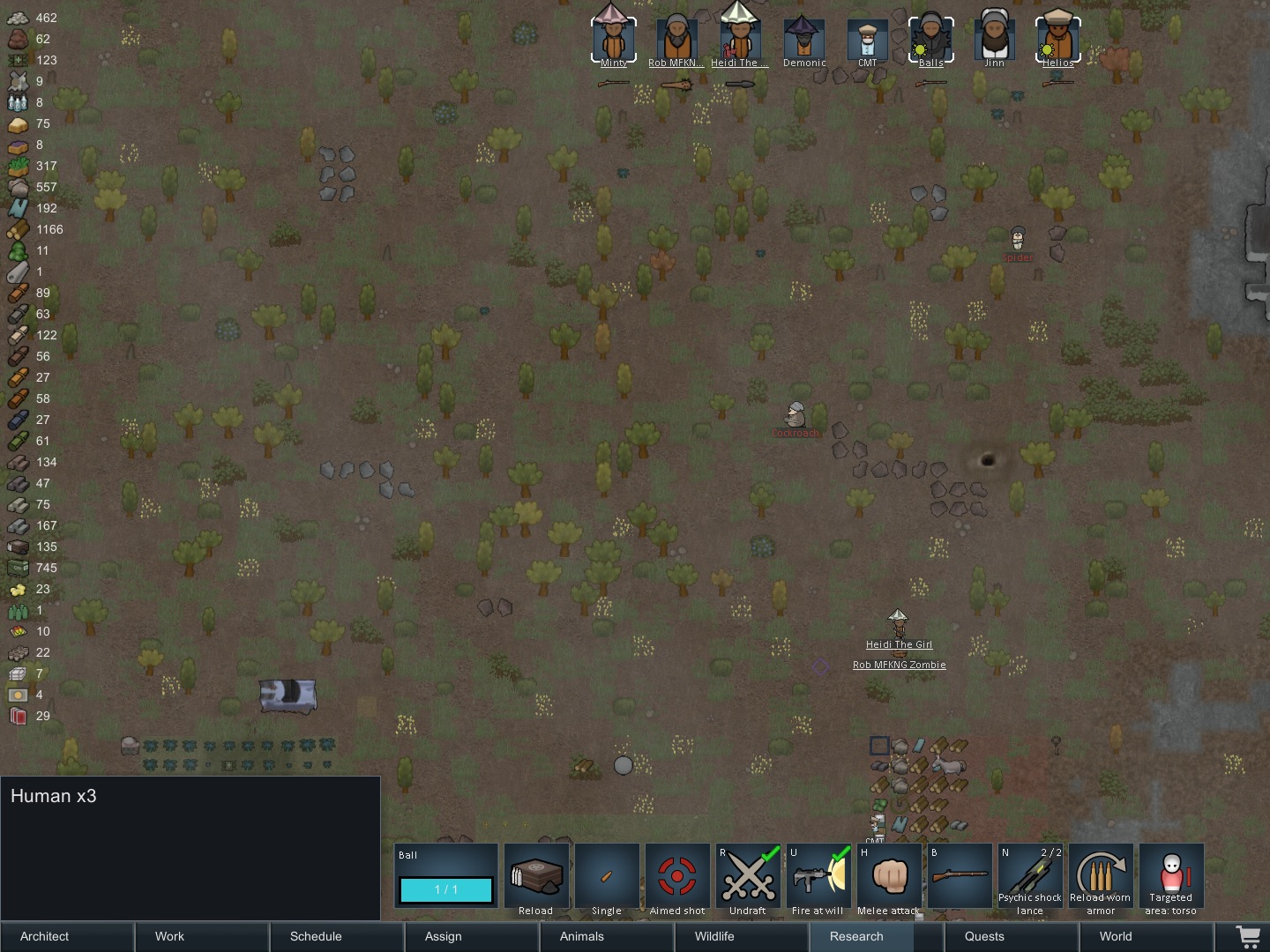The height and width of the screenshot is (952, 1270).
Task: Click the Heidi The Girl name label
Action: pyautogui.click(x=898, y=644)
